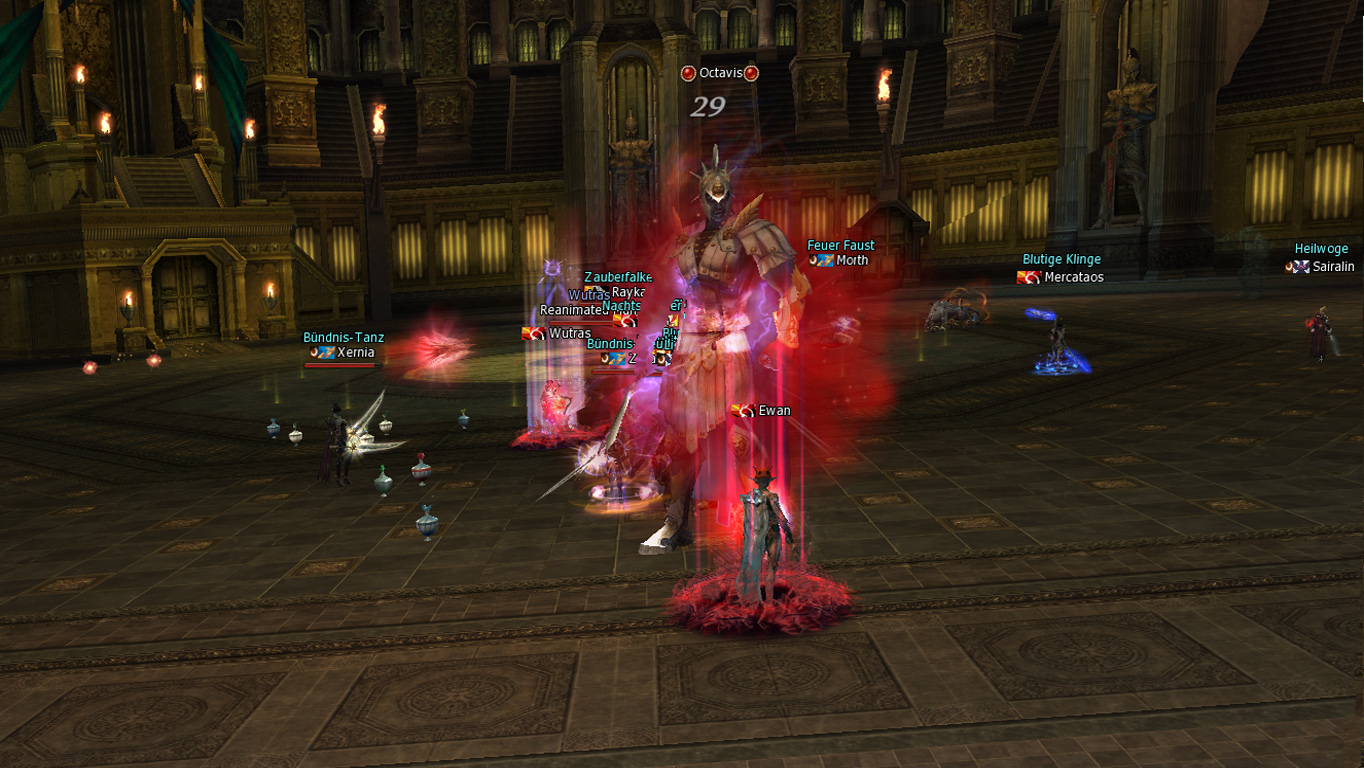Select Mercataos by his name label

click(x=1073, y=277)
